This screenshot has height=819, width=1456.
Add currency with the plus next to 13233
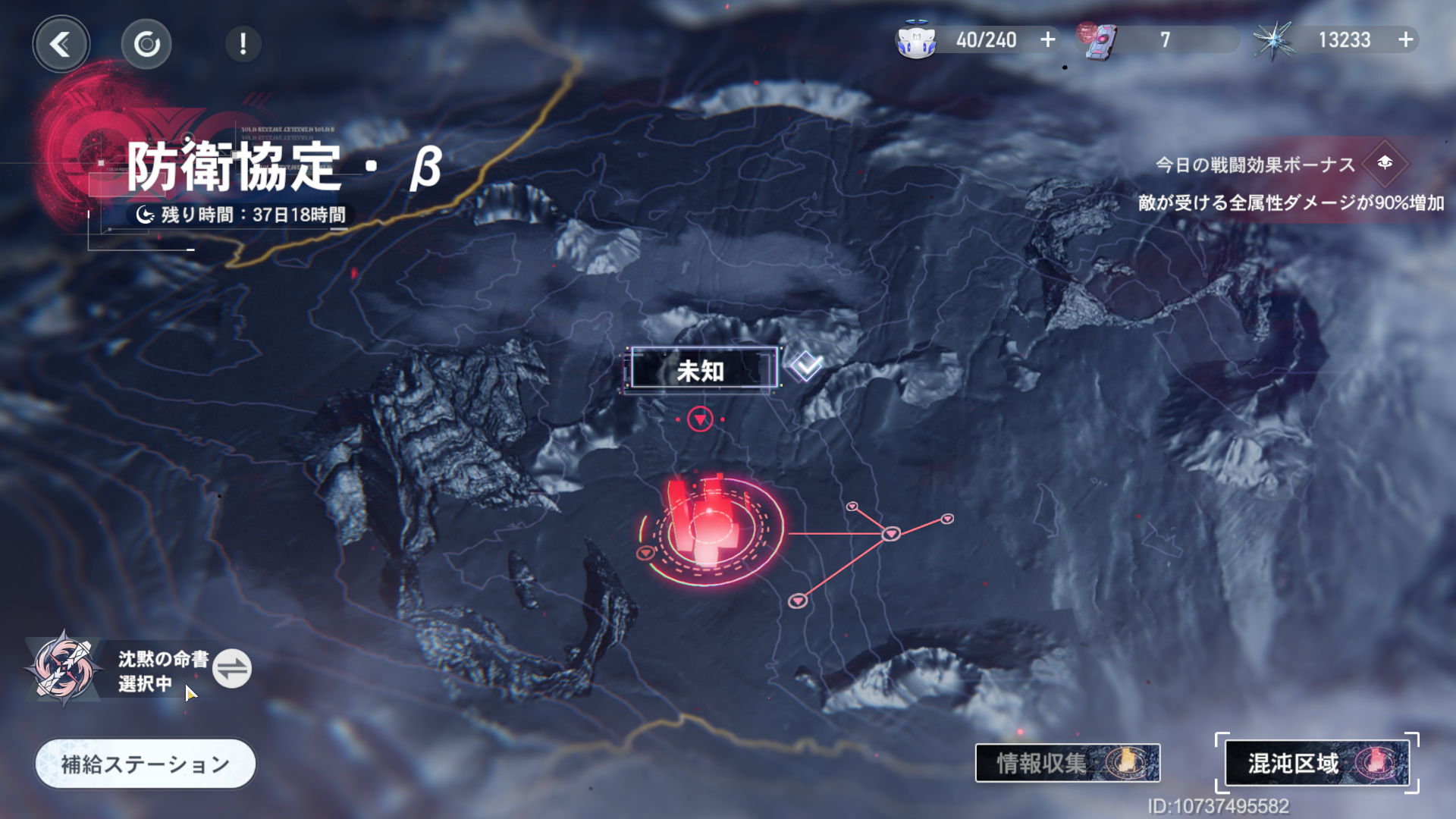[x=1406, y=39]
